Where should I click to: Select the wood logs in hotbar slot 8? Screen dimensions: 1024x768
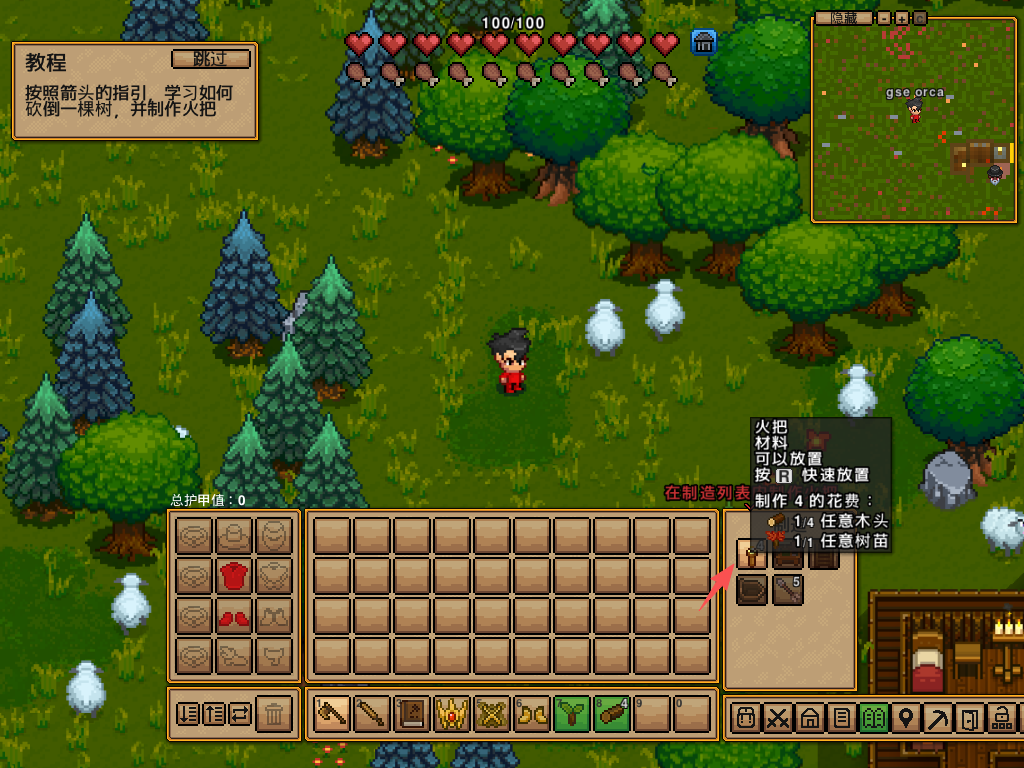coord(612,714)
